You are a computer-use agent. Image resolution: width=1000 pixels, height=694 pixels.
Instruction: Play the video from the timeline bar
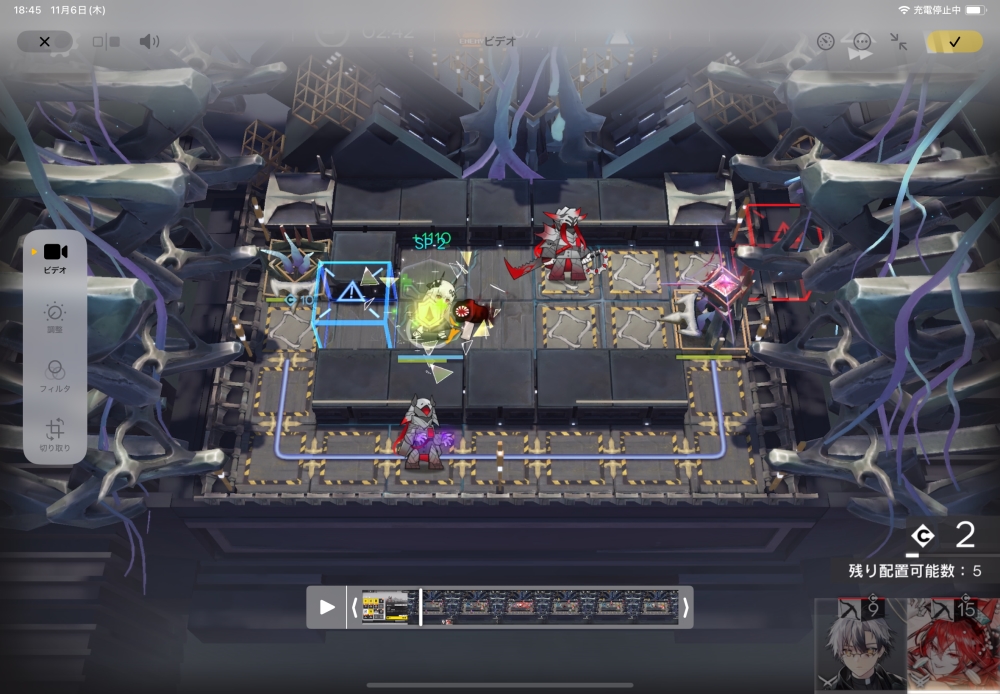327,607
